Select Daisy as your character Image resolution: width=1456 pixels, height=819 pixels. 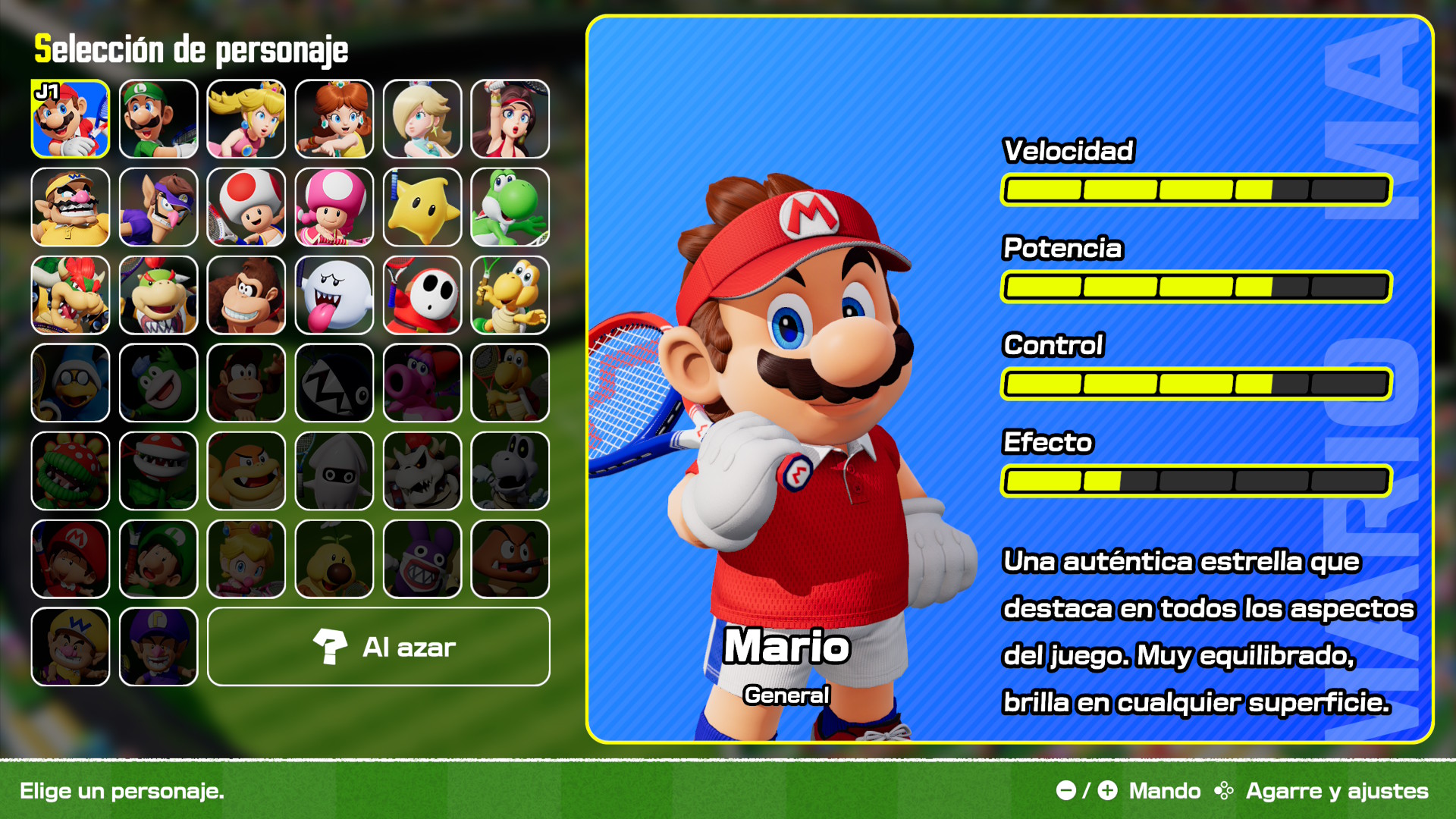pyautogui.click(x=334, y=119)
